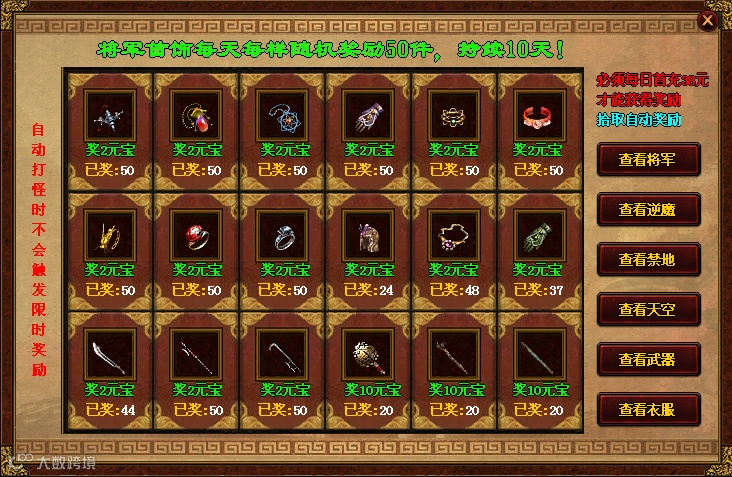Select the spiked silver star item
Viewport: 732px width, 477px height.
pyautogui.click(x=107, y=117)
